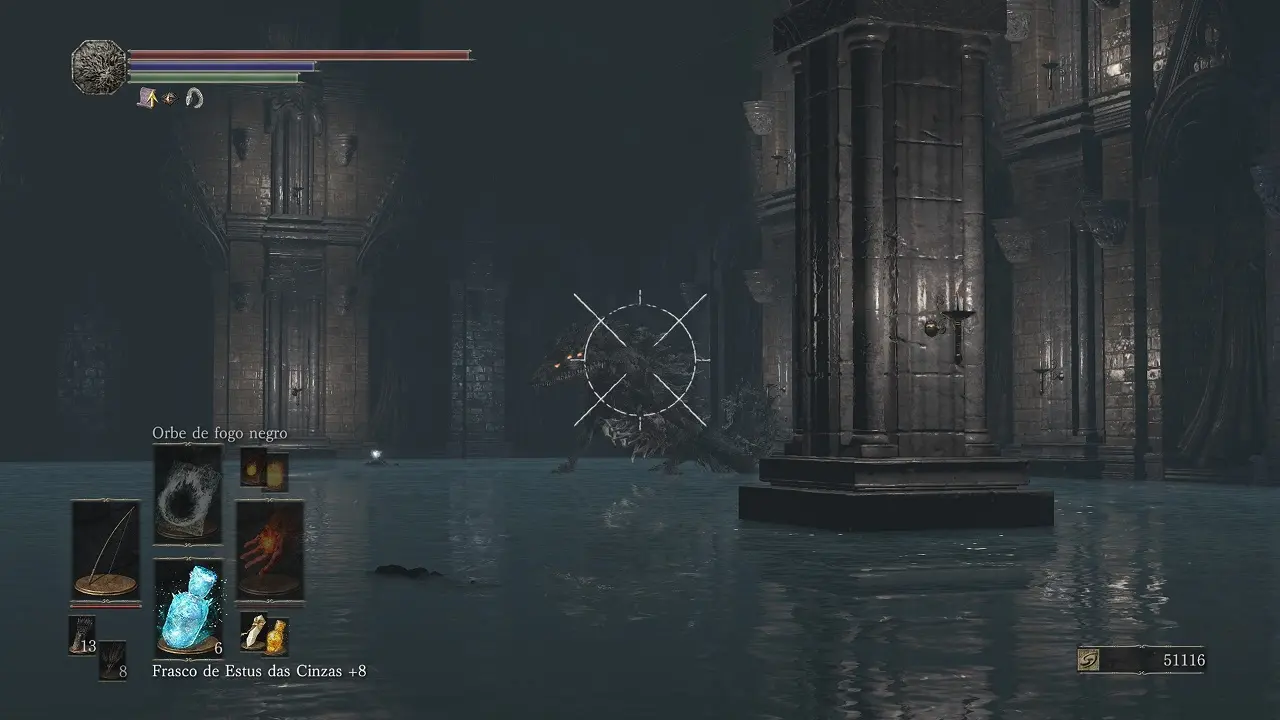Image resolution: width=1280 pixels, height=720 pixels.
Task: Click the longbow weapon slot
Action: click(x=105, y=549)
